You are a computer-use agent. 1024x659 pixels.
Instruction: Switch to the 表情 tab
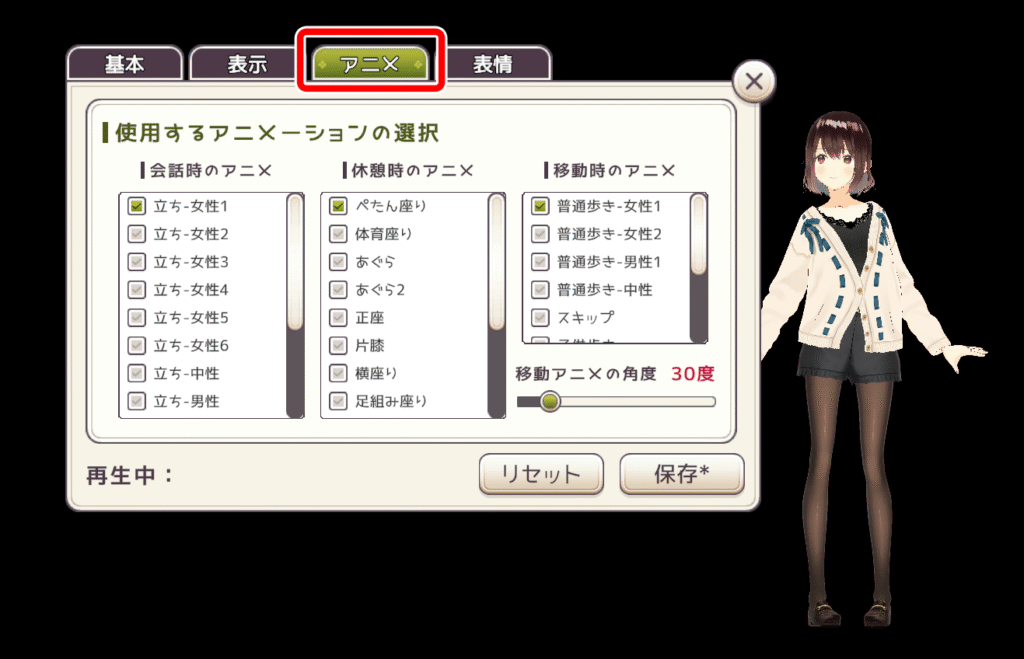tap(493, 65)
